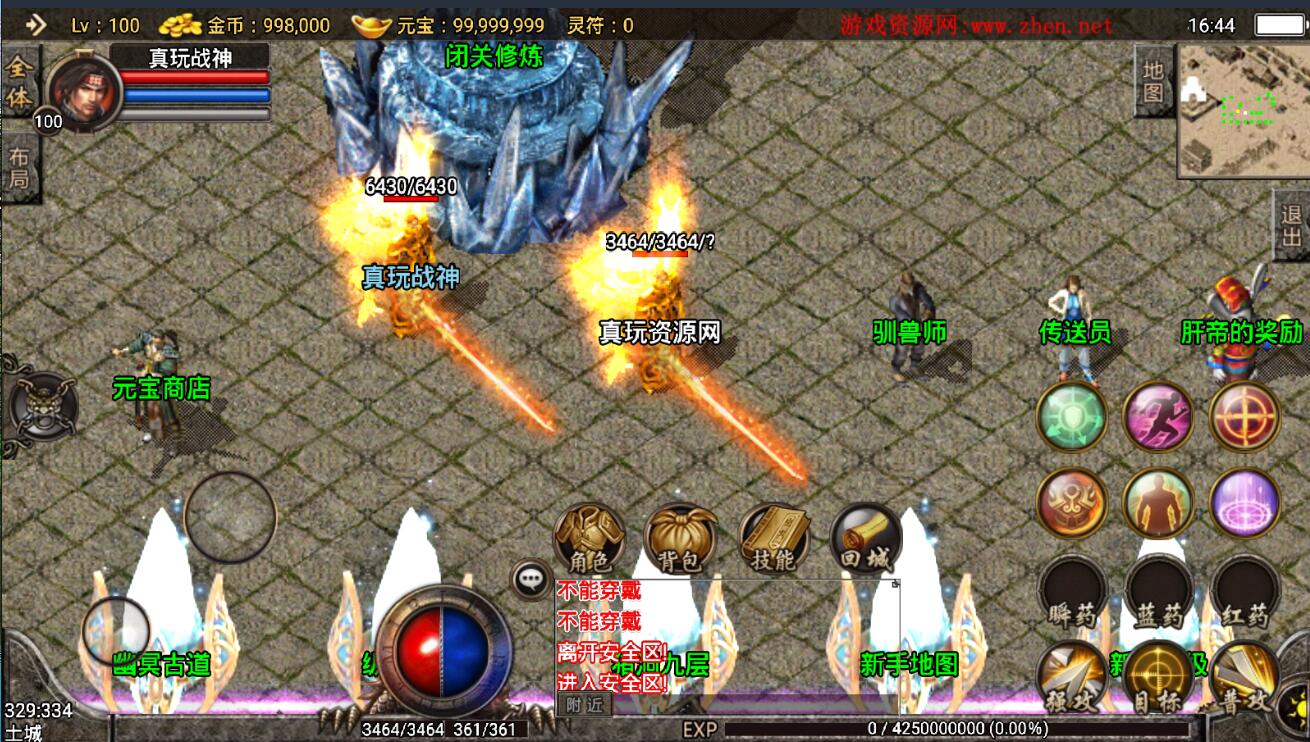Expand chat with the speech bubble icon
Viewport: 1310px width, 742px height.
(530, 577)
